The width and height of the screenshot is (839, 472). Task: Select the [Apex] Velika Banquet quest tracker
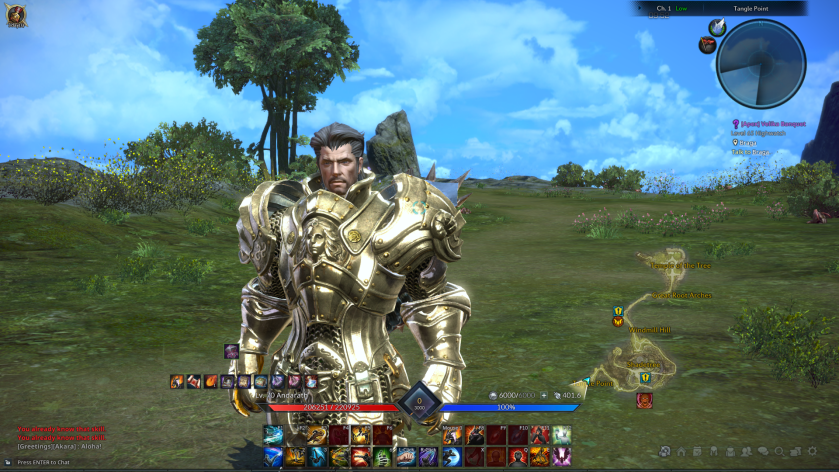pos(770,124)
